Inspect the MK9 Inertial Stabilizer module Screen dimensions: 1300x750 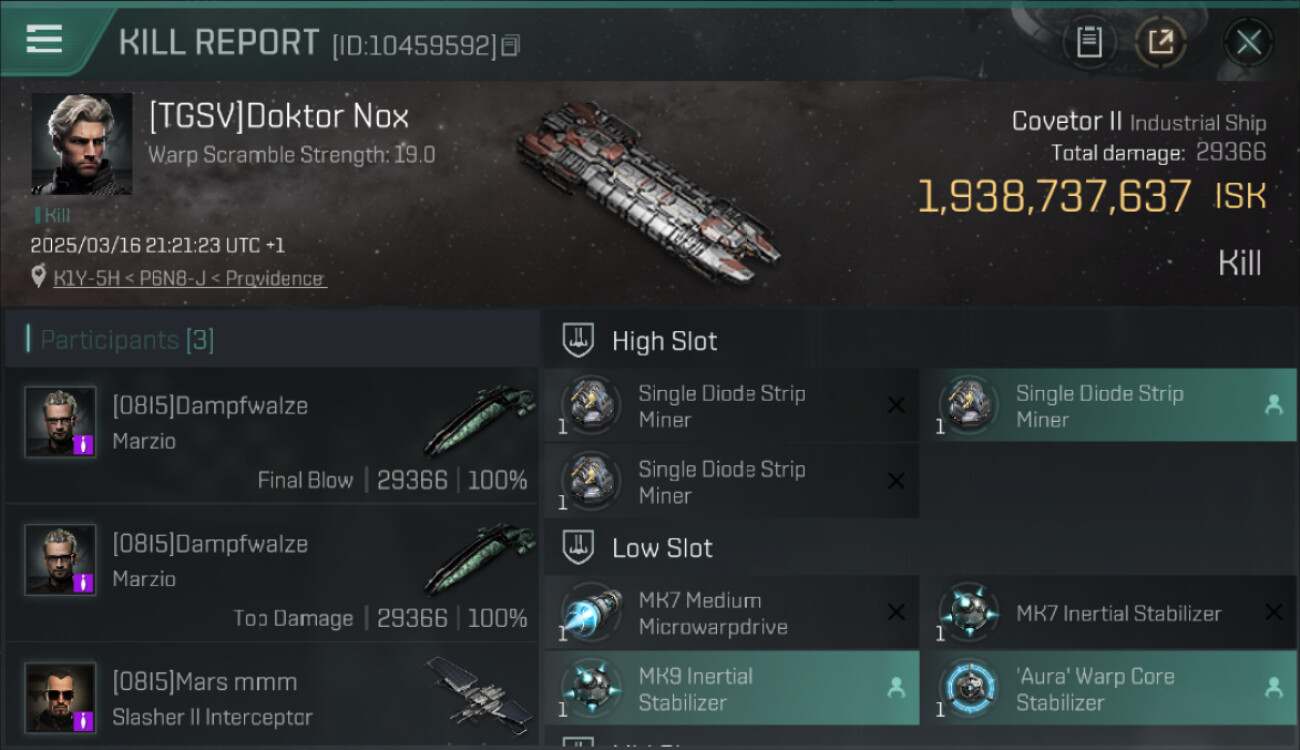(731, 688)
